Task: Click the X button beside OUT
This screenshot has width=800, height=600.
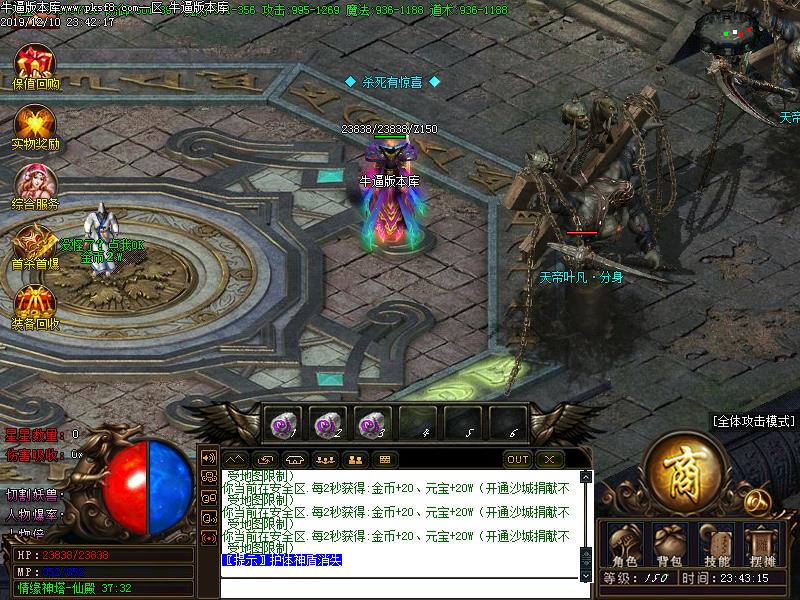Action: 548,460
